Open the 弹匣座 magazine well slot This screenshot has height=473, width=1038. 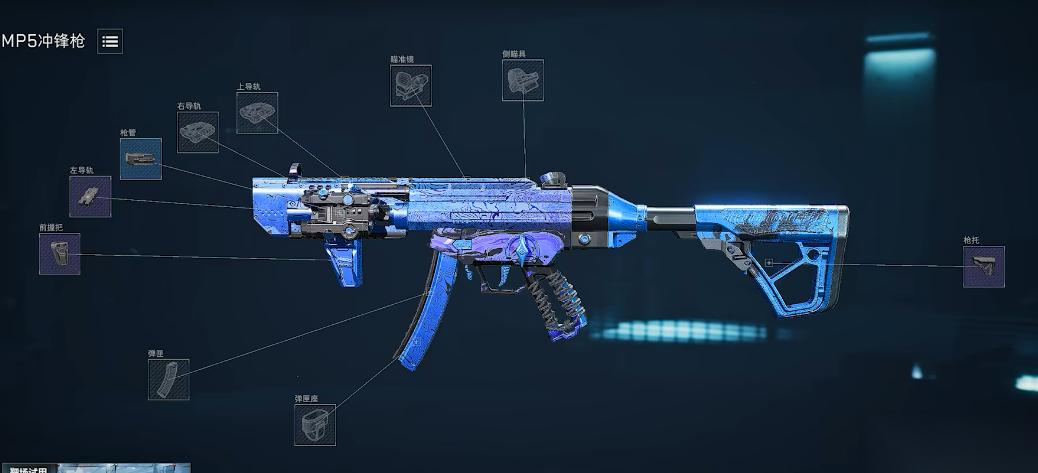(x=315, y=425)
